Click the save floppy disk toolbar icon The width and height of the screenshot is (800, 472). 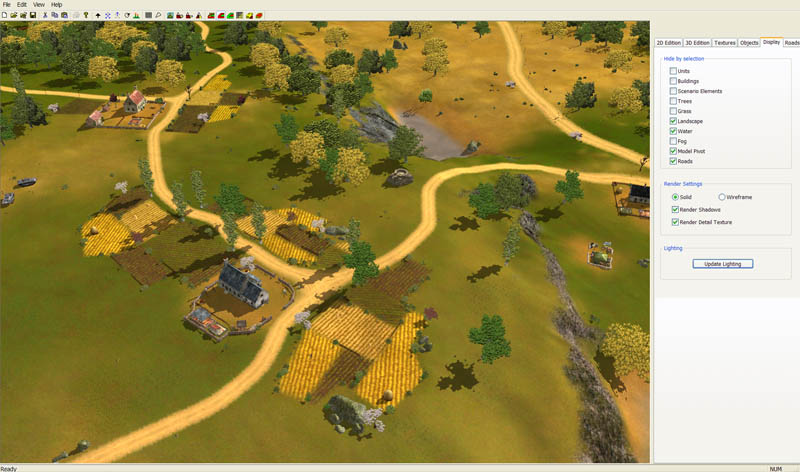pyautogui.click(x=33, y=16)
